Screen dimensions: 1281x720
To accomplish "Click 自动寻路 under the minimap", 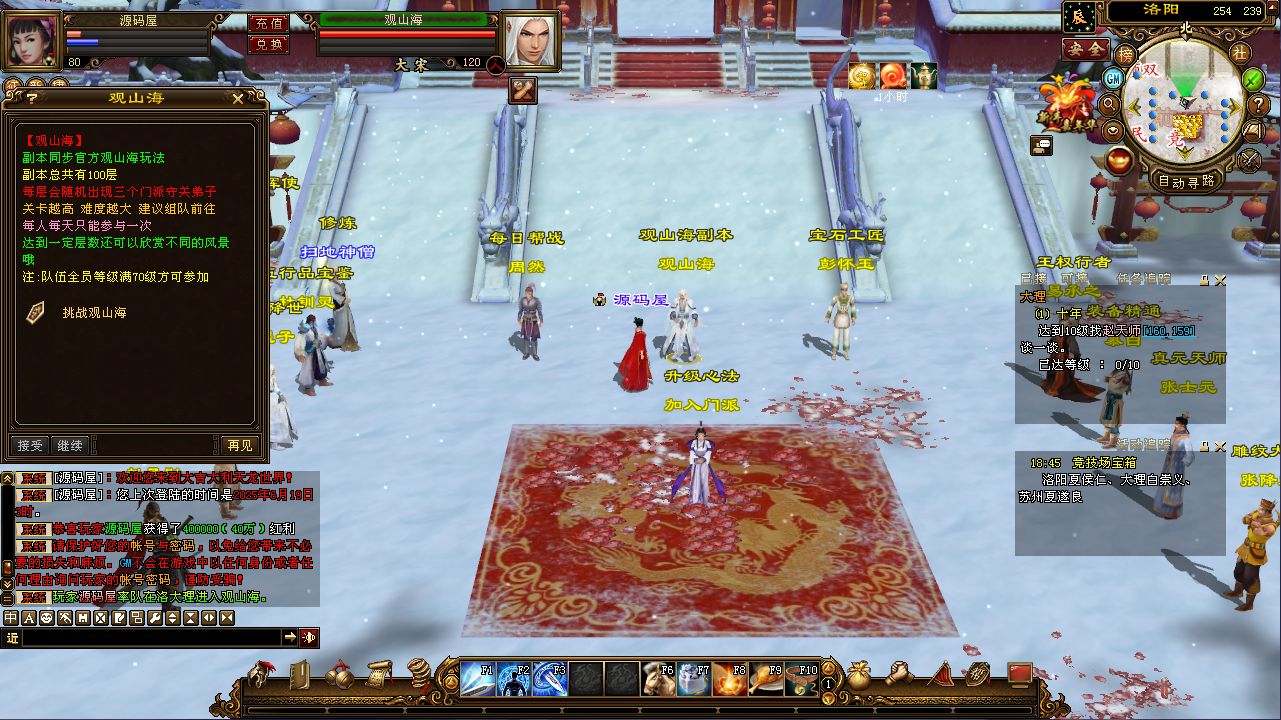I will pos(1186,180).
